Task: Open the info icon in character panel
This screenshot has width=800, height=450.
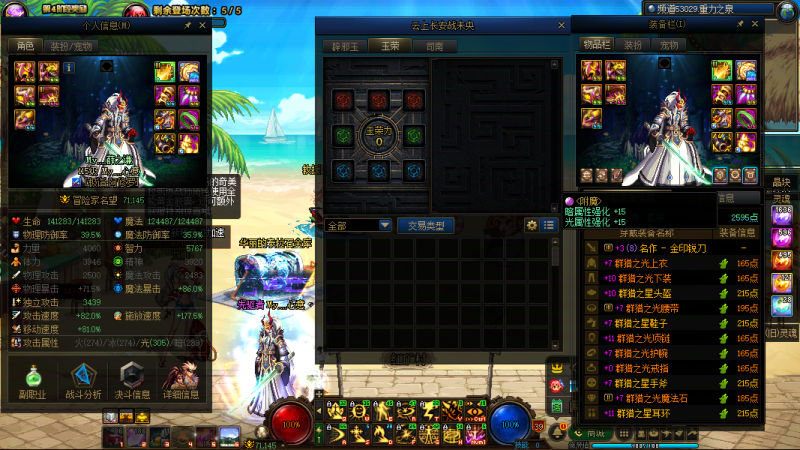Action: click(69, 67)
